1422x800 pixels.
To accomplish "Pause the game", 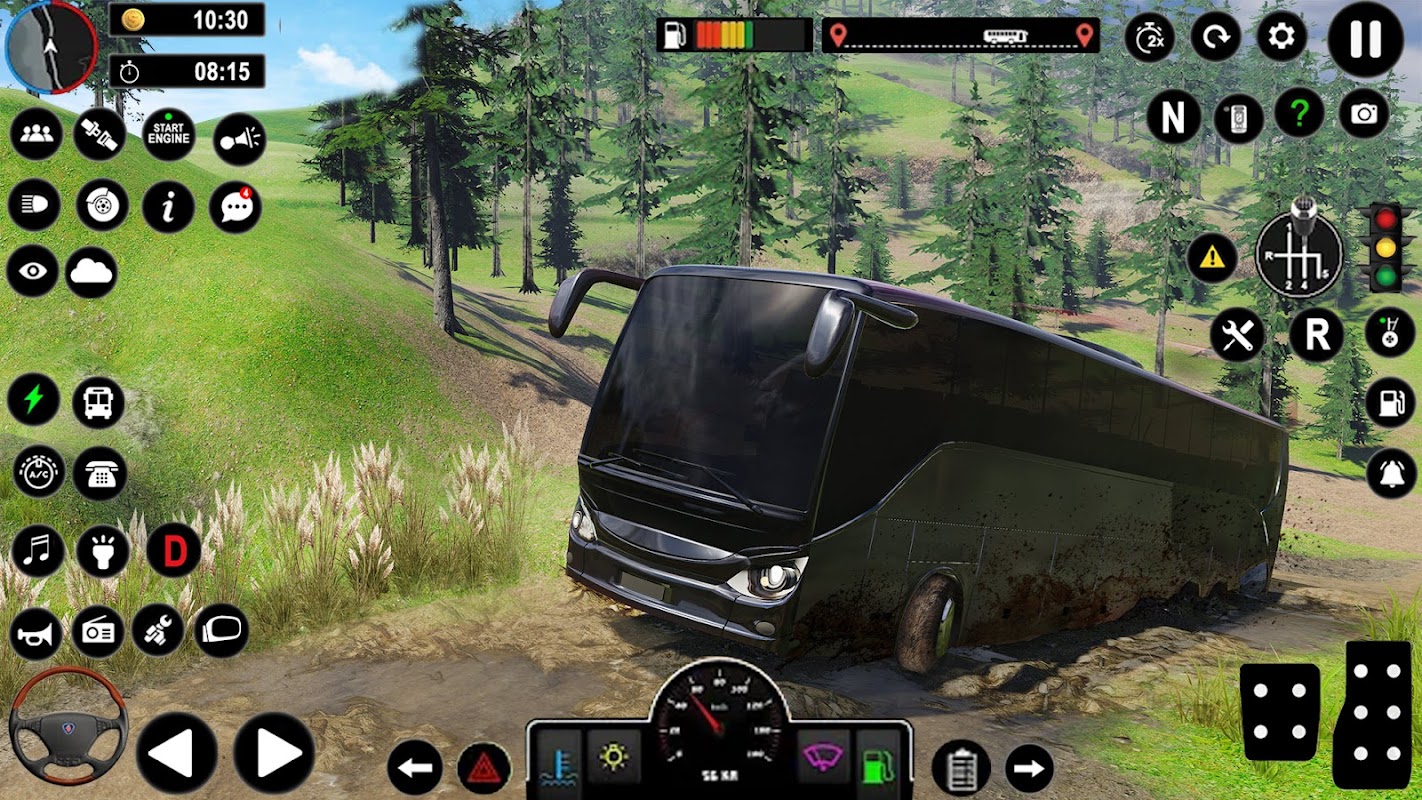I will click(1365, 39).
